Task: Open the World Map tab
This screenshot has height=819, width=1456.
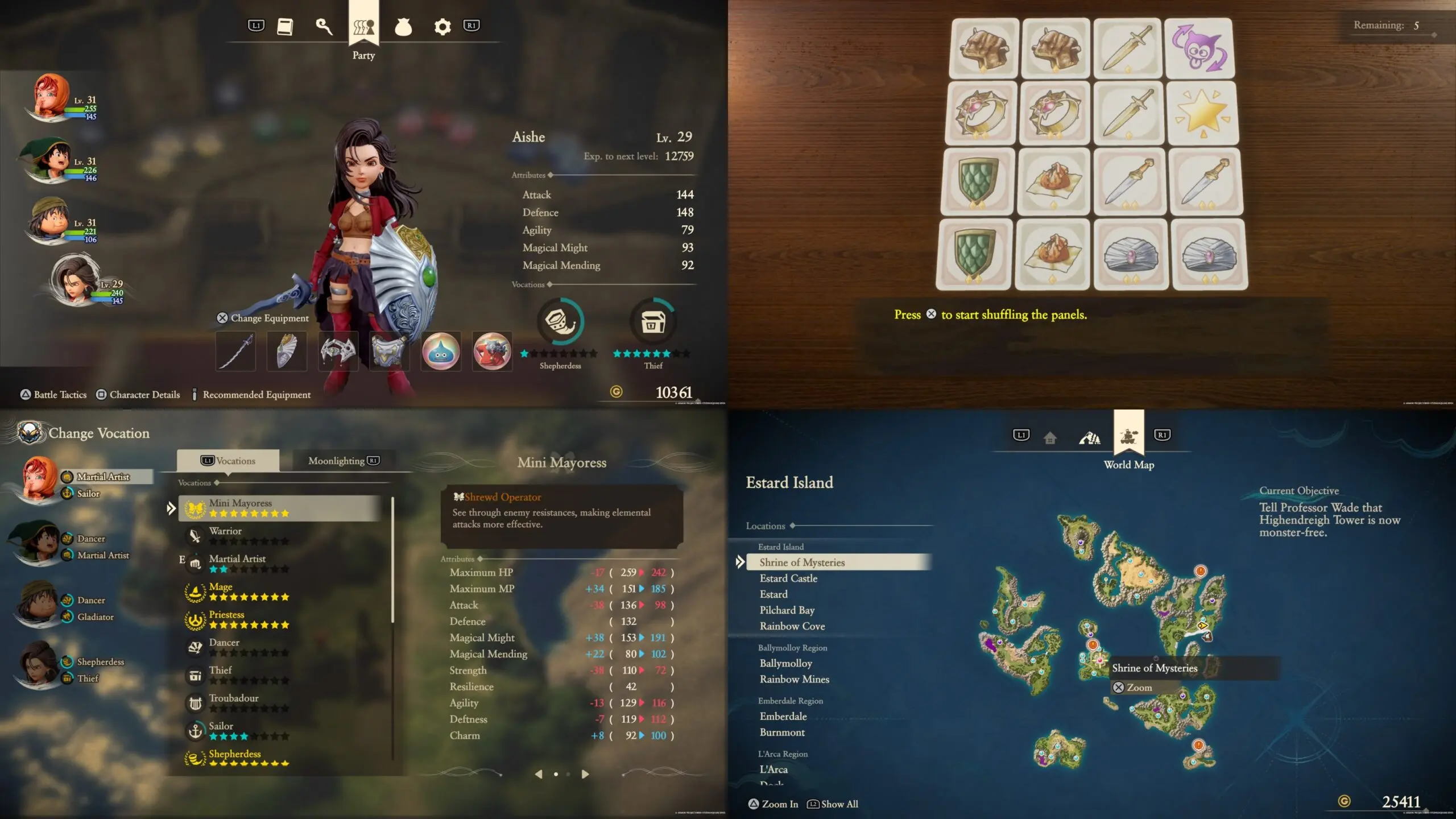Action: (x=1128, y=437)
